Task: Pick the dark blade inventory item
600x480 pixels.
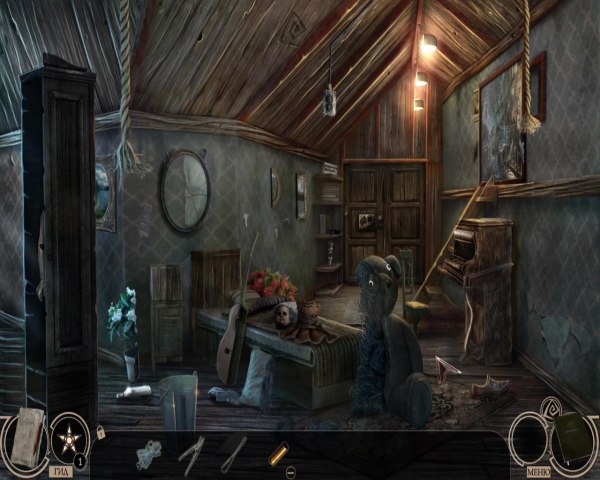Action: coord(234,451)
